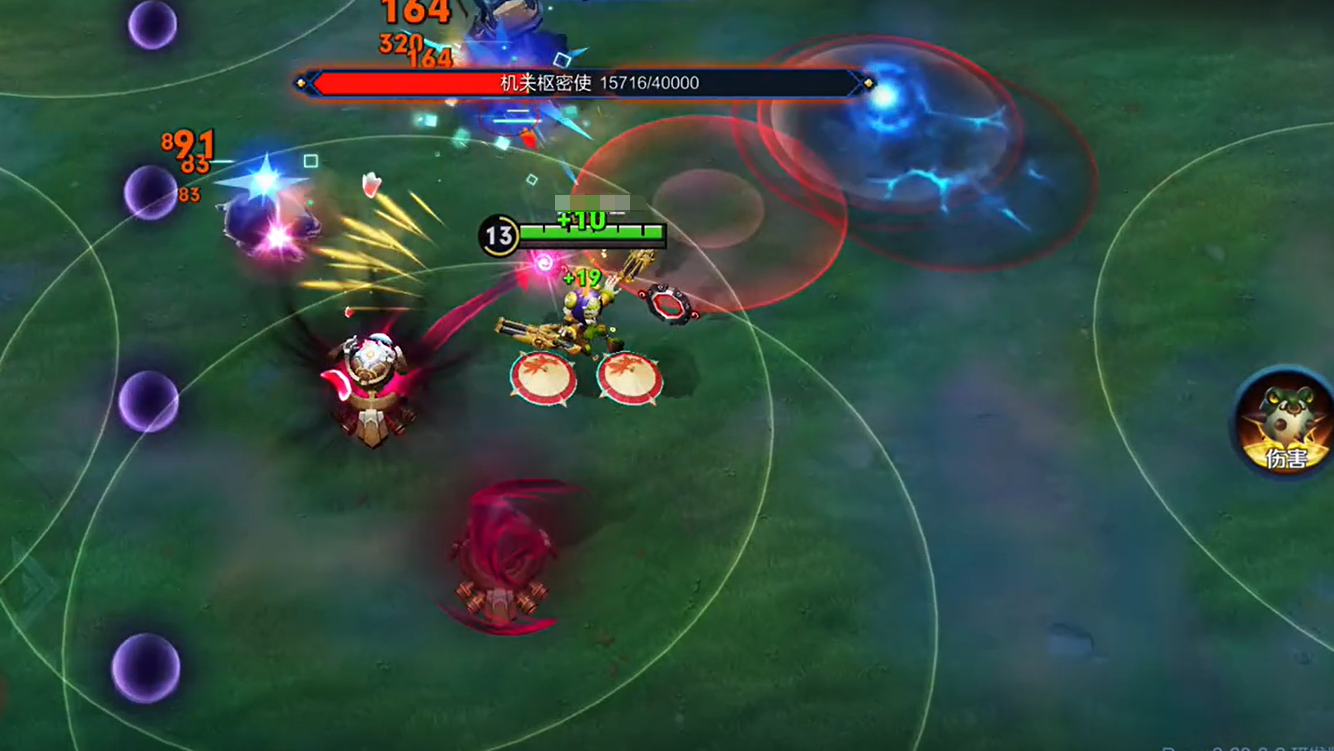The height and width of the screenshot is (751, 1334).
Task: Tap the 伤害 damage button with creature icon
Action: point(1285,423)
